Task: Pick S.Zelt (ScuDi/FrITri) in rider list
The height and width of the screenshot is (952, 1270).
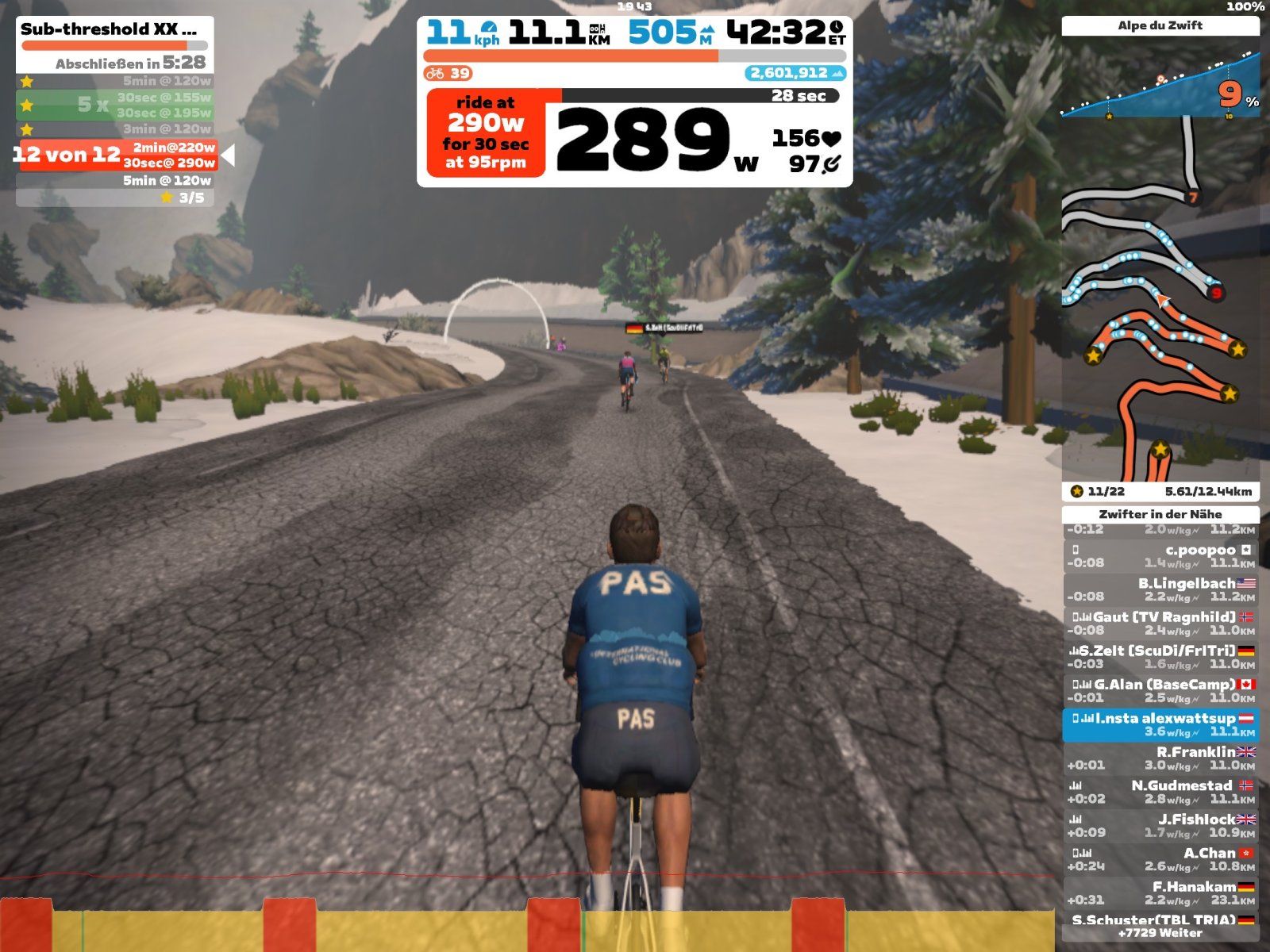Action: [1160, 657]
